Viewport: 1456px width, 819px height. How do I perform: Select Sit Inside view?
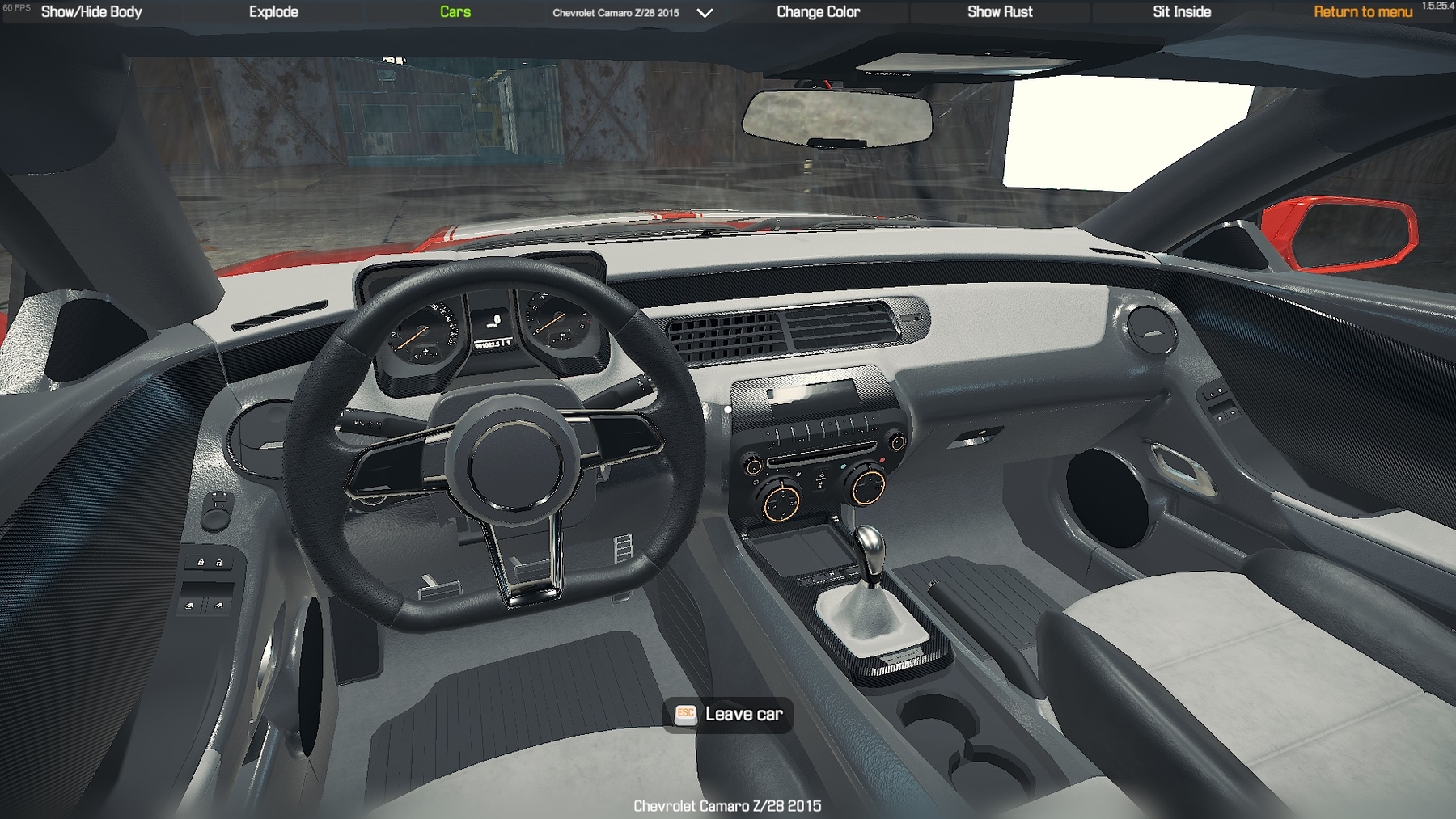[1182, 12]
